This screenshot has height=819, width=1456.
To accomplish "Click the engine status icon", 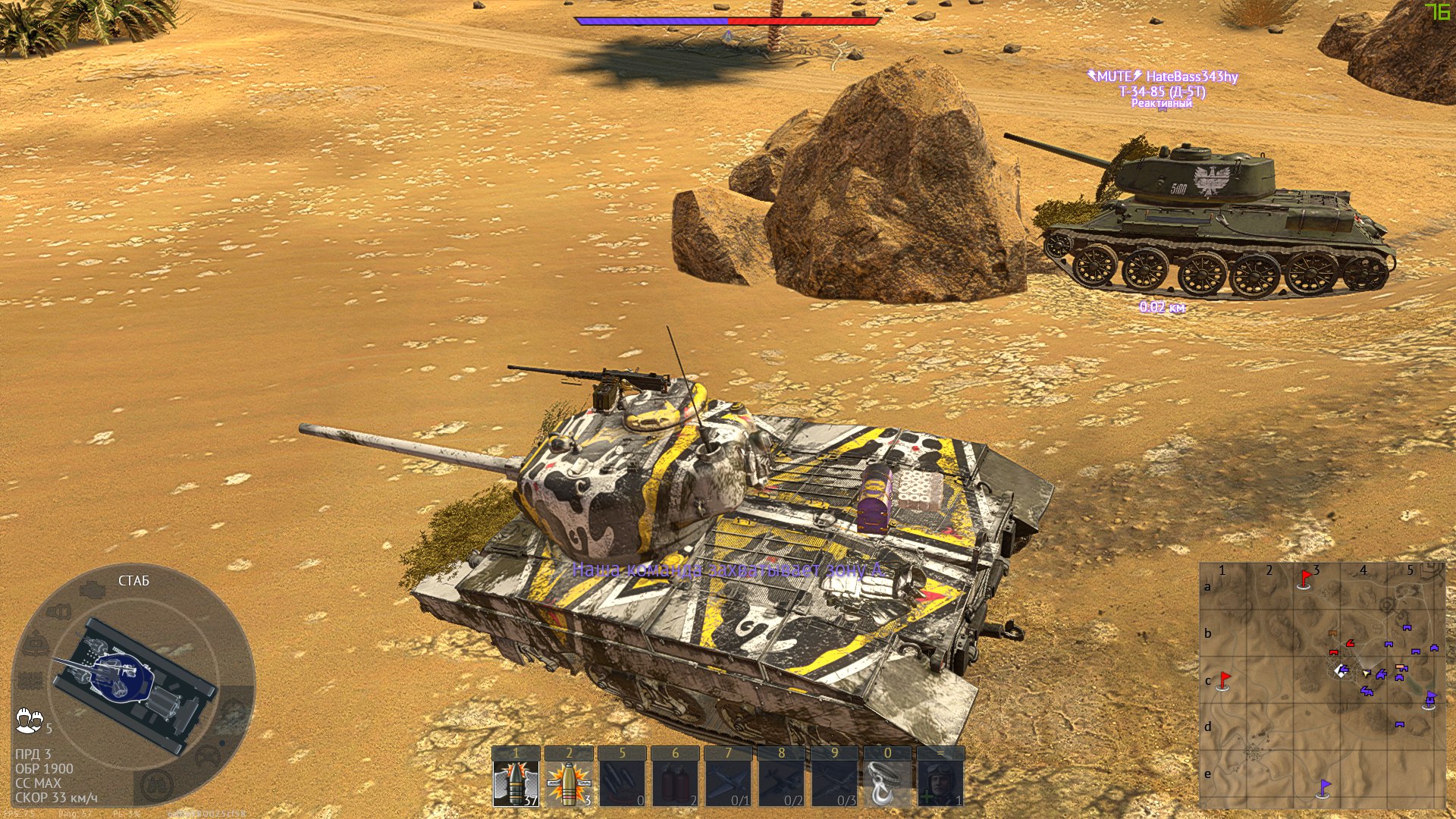I will click(93, 589).
